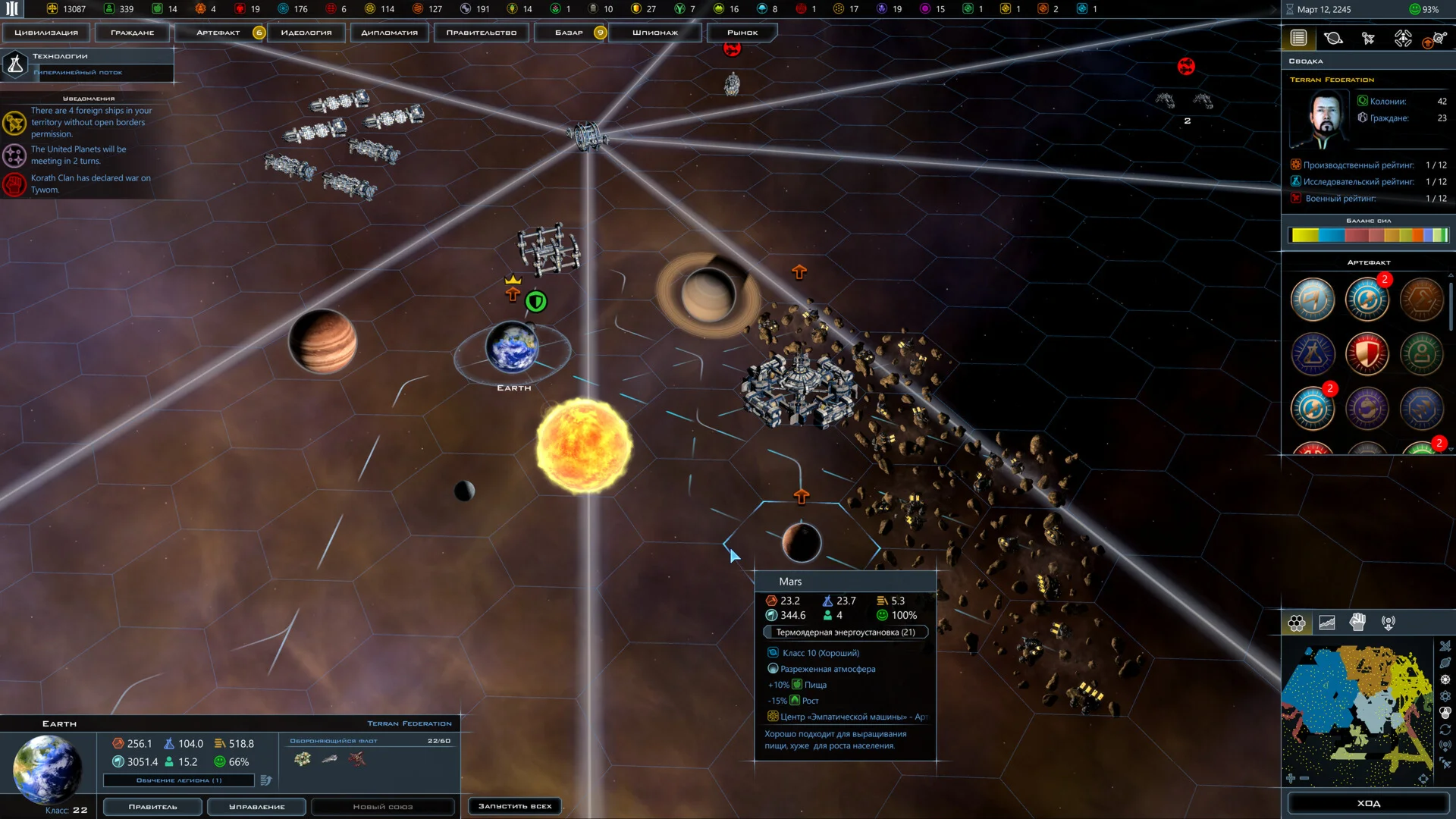Open the Технологии research panel
Viewport: 1456px width, 819px height.
pyautogui.click(x=87, y=64)
